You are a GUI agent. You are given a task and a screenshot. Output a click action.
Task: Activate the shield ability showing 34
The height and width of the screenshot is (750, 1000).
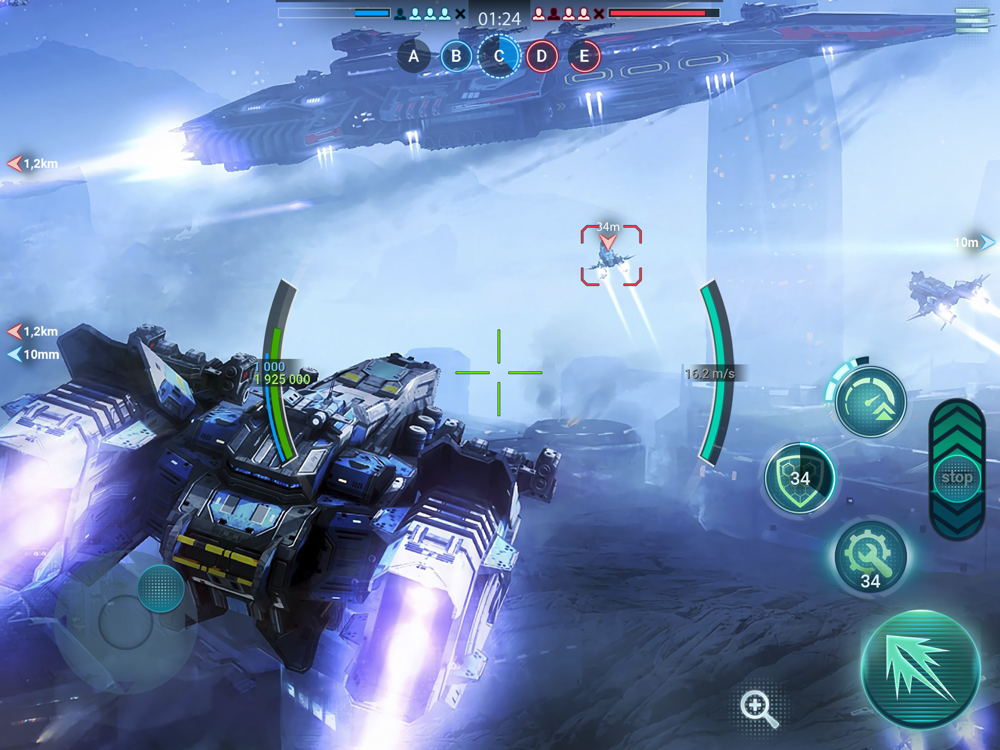pos(800,478)
